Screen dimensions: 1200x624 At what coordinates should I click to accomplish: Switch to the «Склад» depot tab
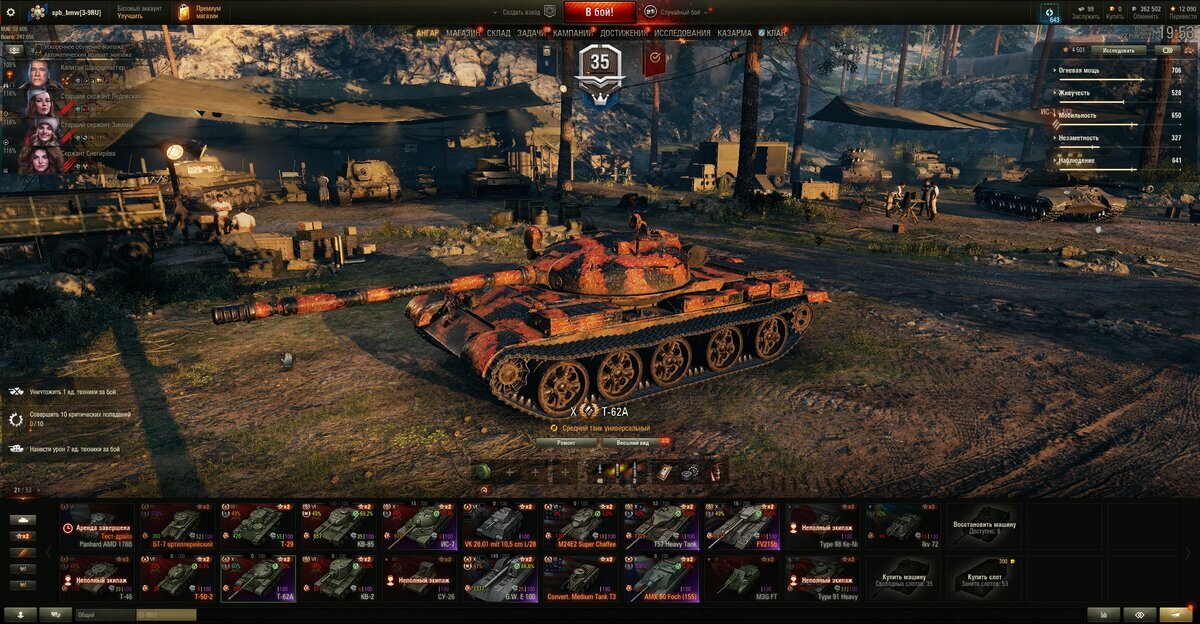pyautogui.click(x=499, y=33)
